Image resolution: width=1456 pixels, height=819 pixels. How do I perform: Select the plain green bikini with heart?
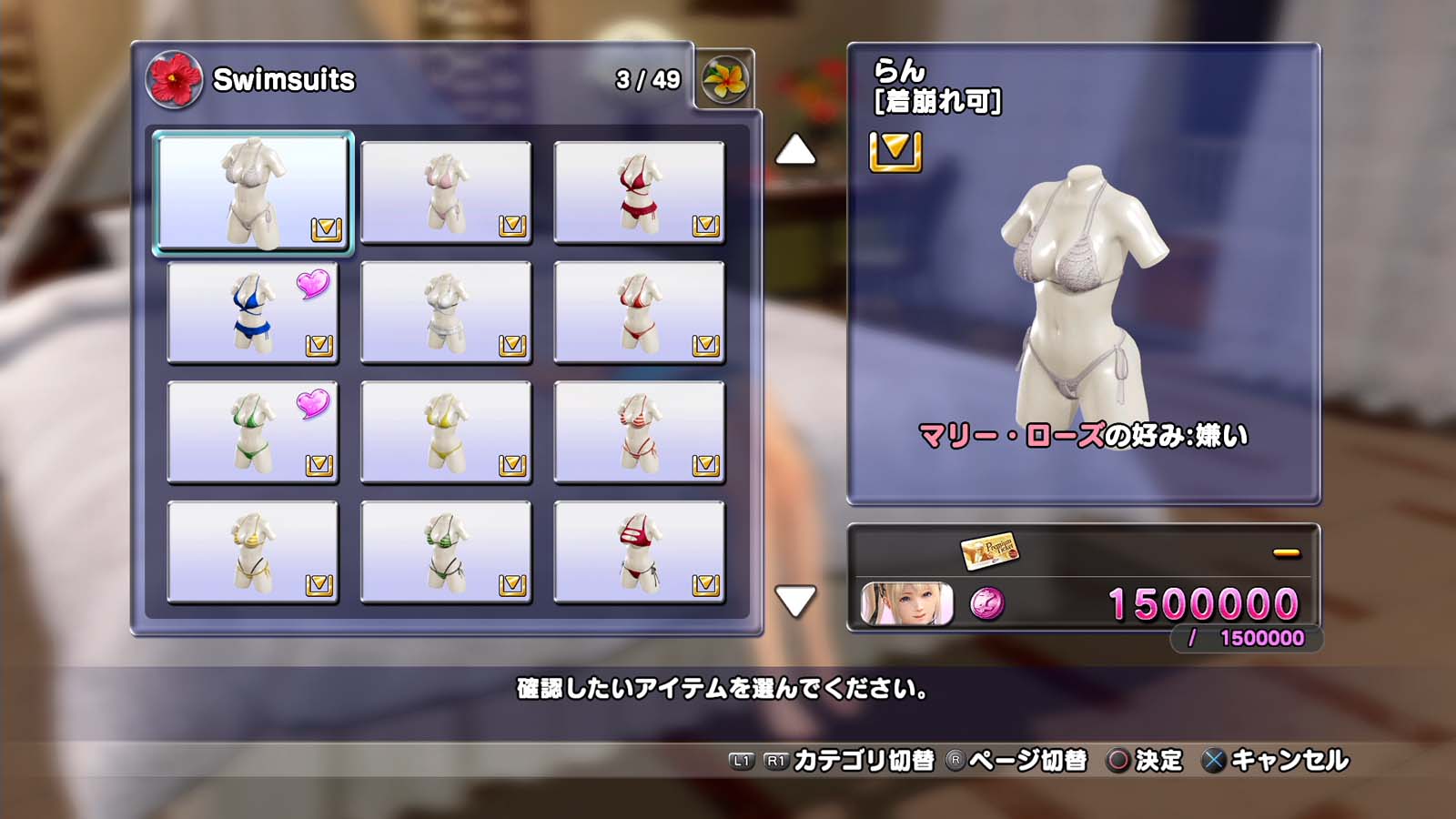coord(252,432)
